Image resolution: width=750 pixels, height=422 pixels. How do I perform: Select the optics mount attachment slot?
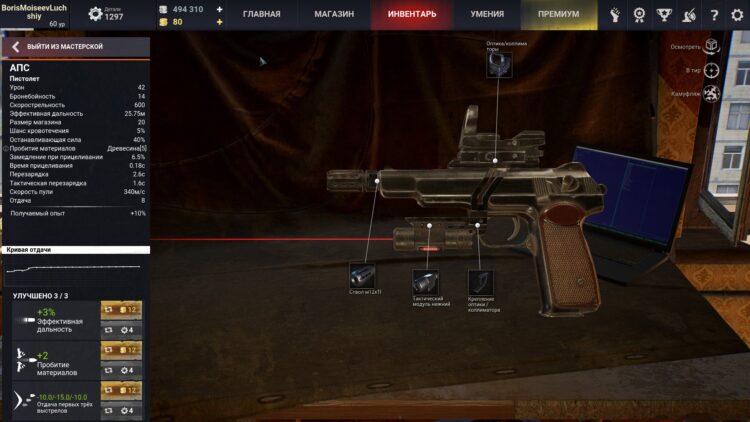coord(481,282)
